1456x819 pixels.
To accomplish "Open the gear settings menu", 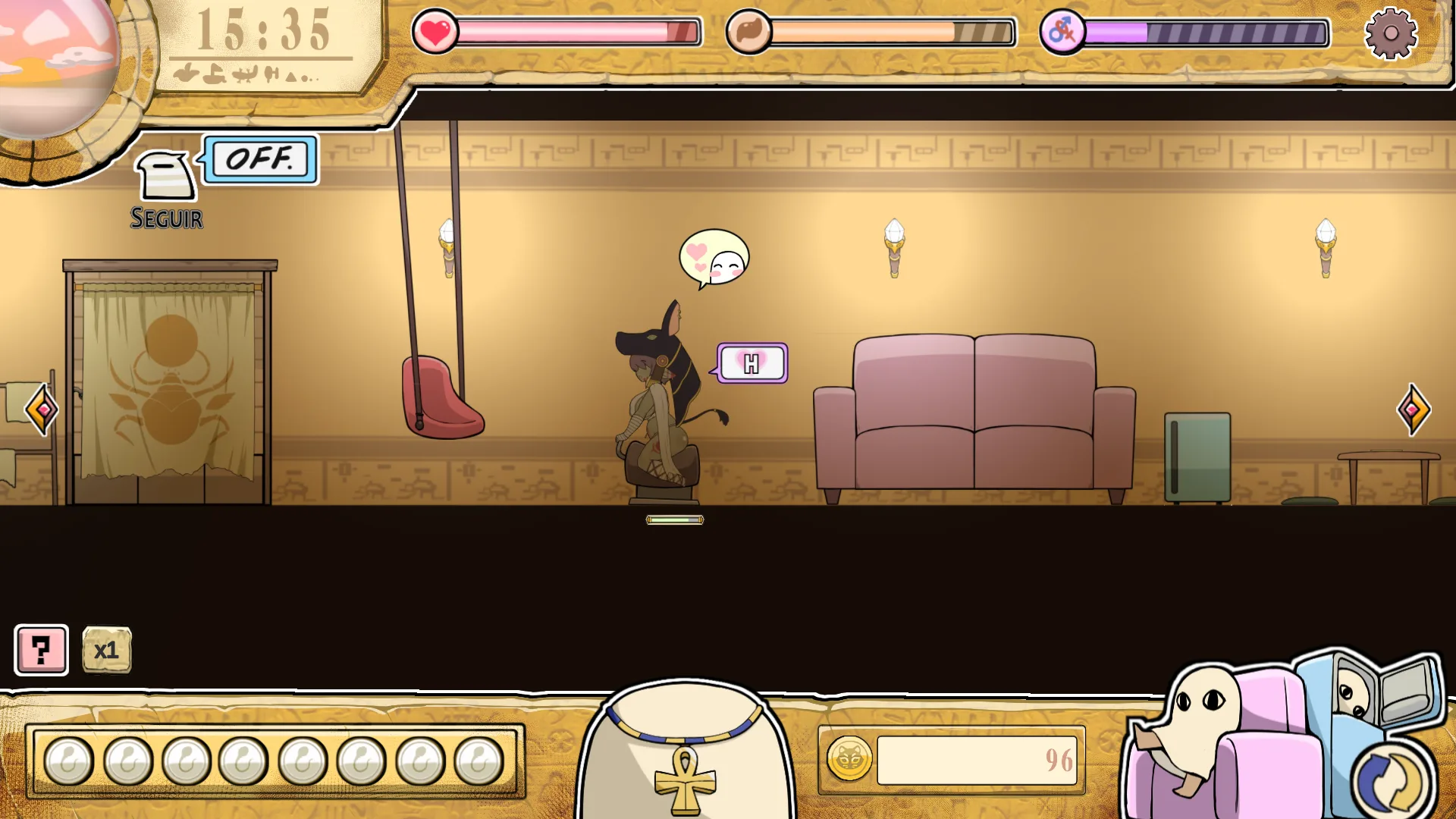I will [x=1390, y=33].
